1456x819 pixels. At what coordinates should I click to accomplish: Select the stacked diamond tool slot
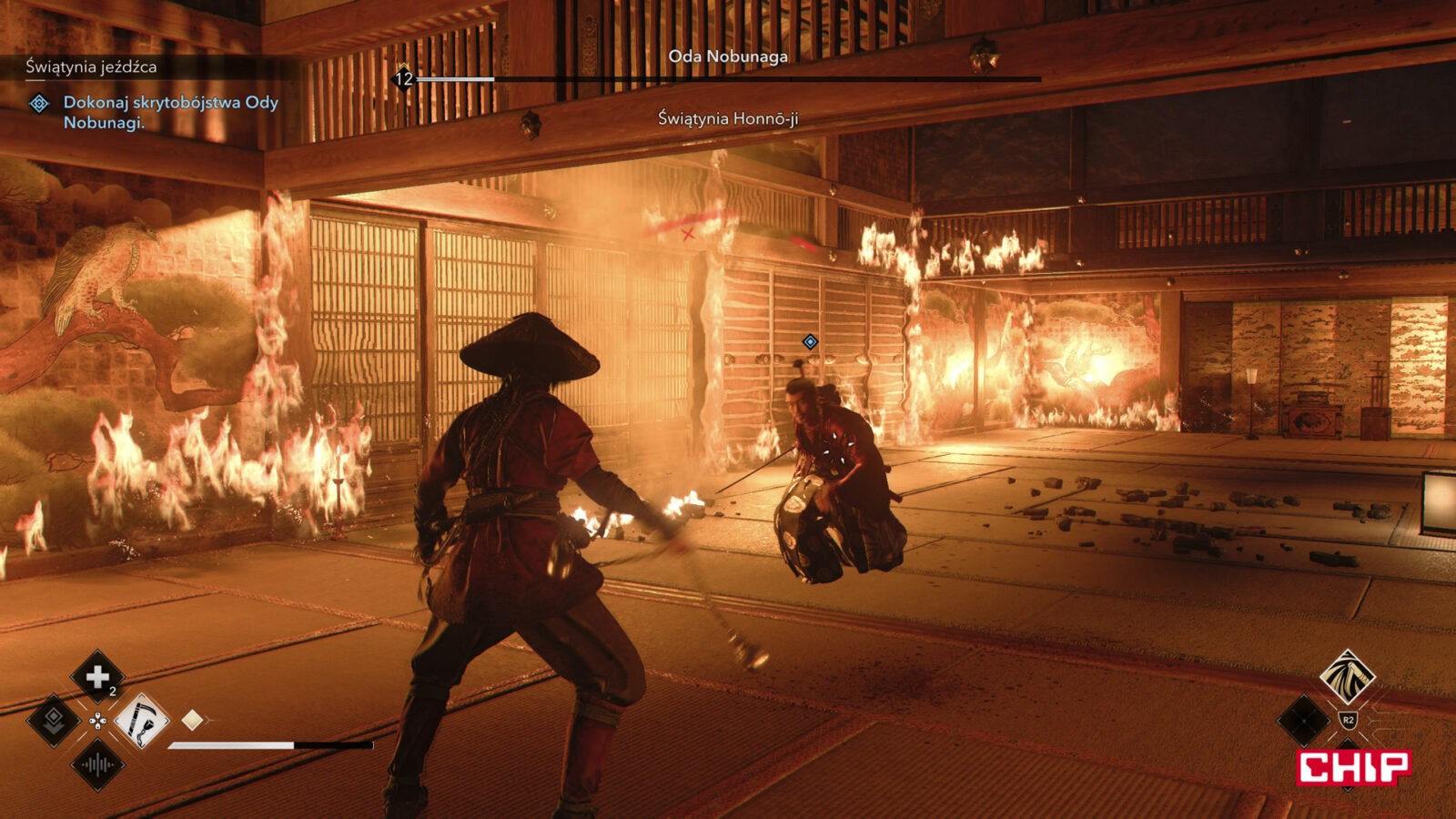coord(54,722)
